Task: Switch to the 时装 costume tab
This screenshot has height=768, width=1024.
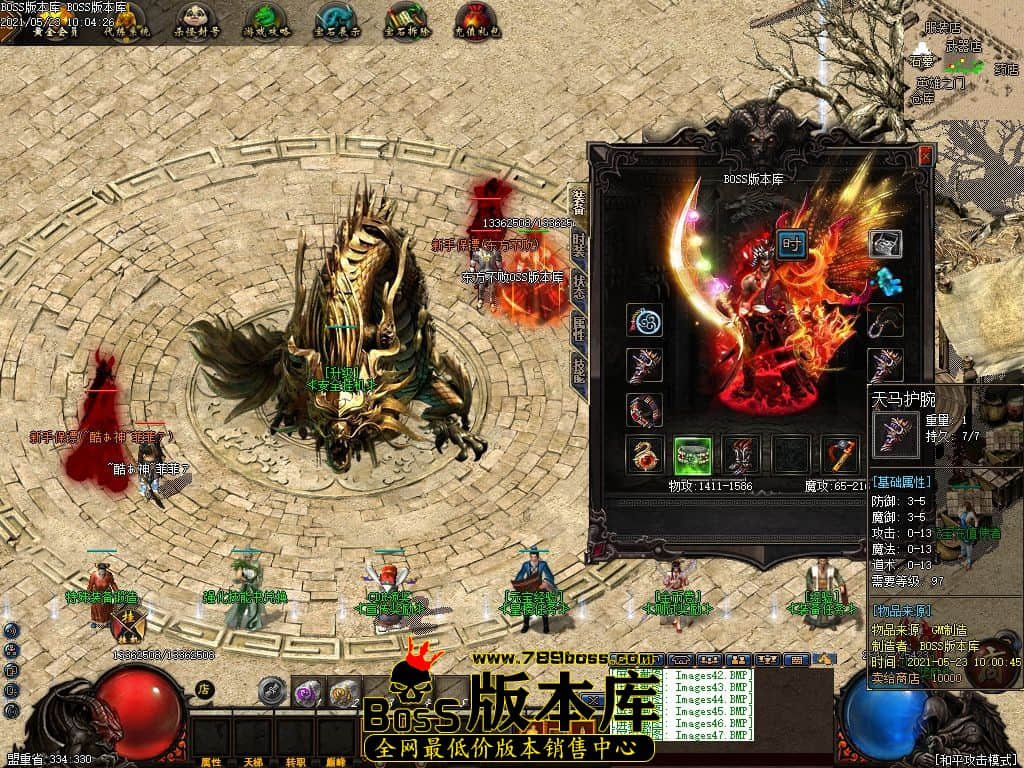Action: [x=579, y=242]
